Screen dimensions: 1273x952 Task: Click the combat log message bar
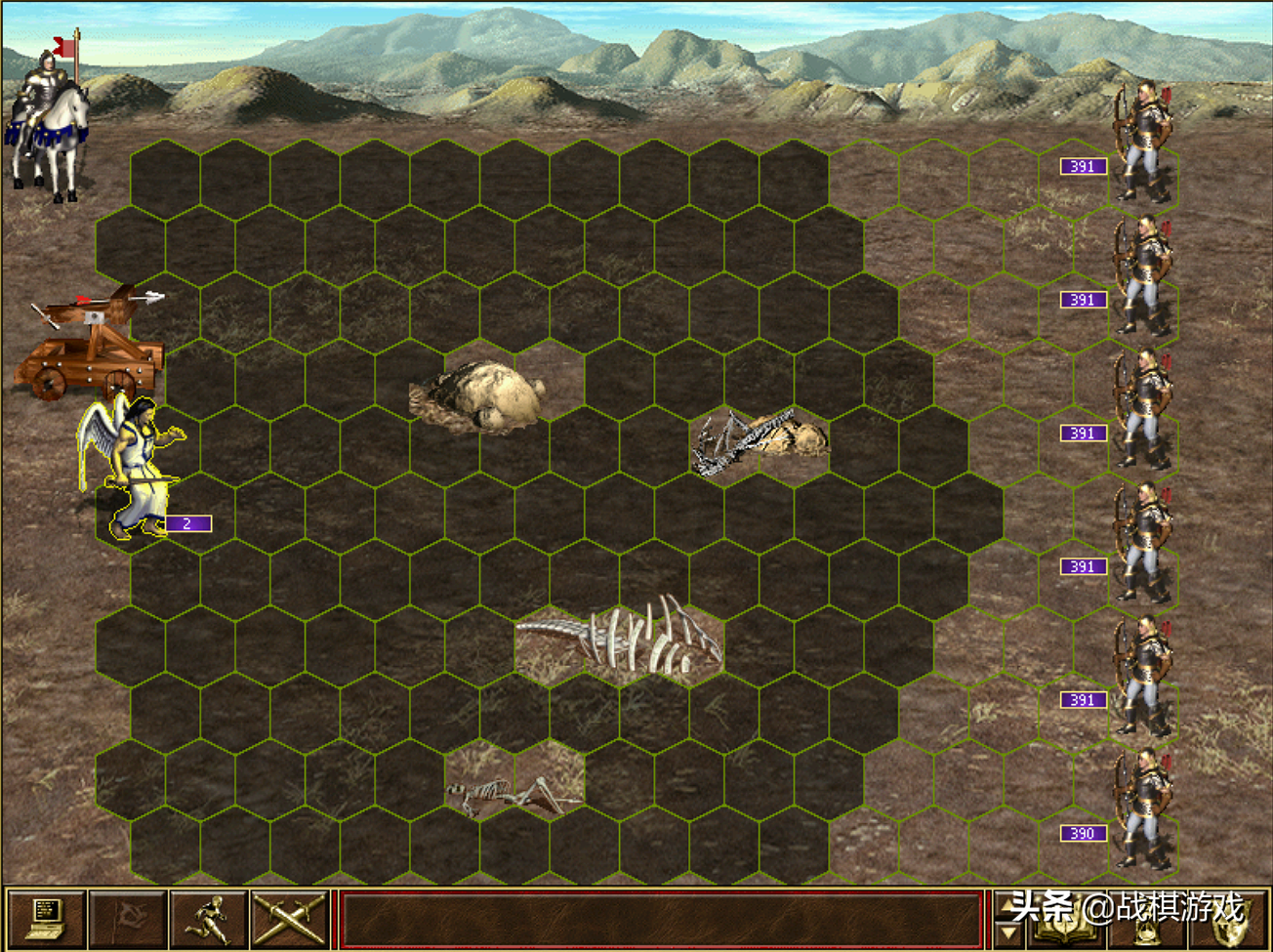661,920
